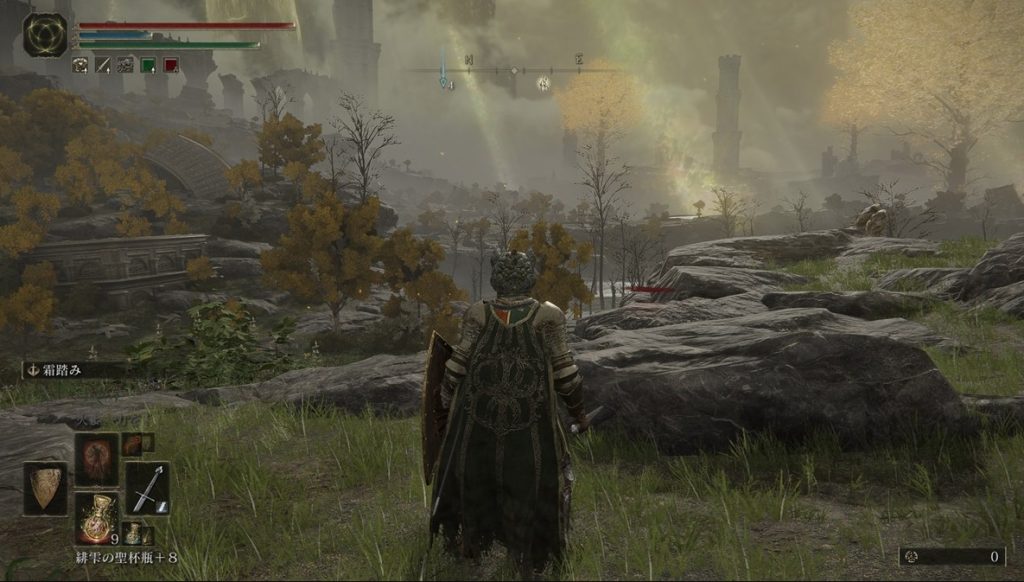The height and width of the screenshot is (582, 1024).
Task: Click the small next-flask preview icon
Action: tap(133, 533)
